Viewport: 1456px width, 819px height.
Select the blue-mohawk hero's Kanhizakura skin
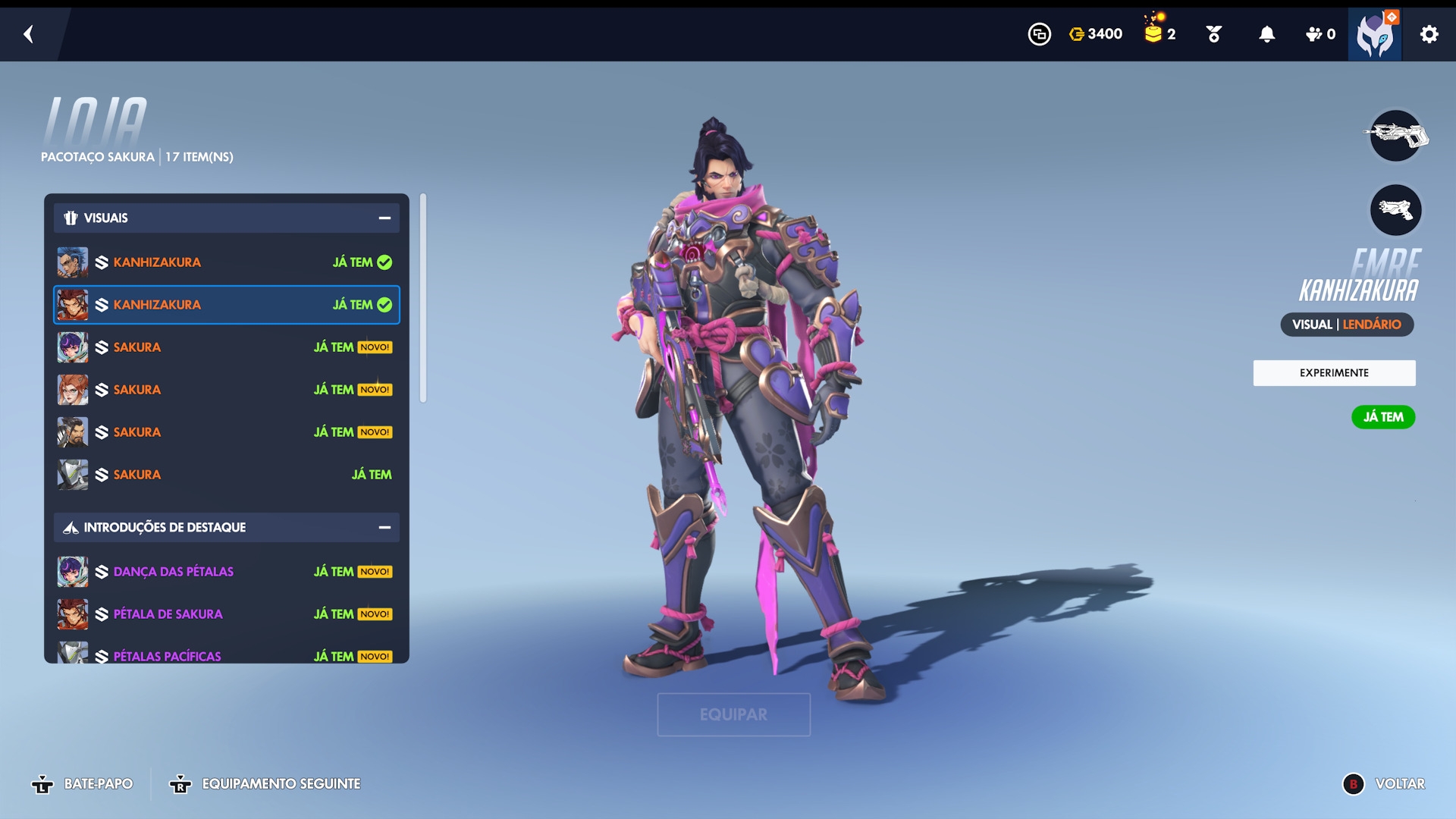point(226,262)
